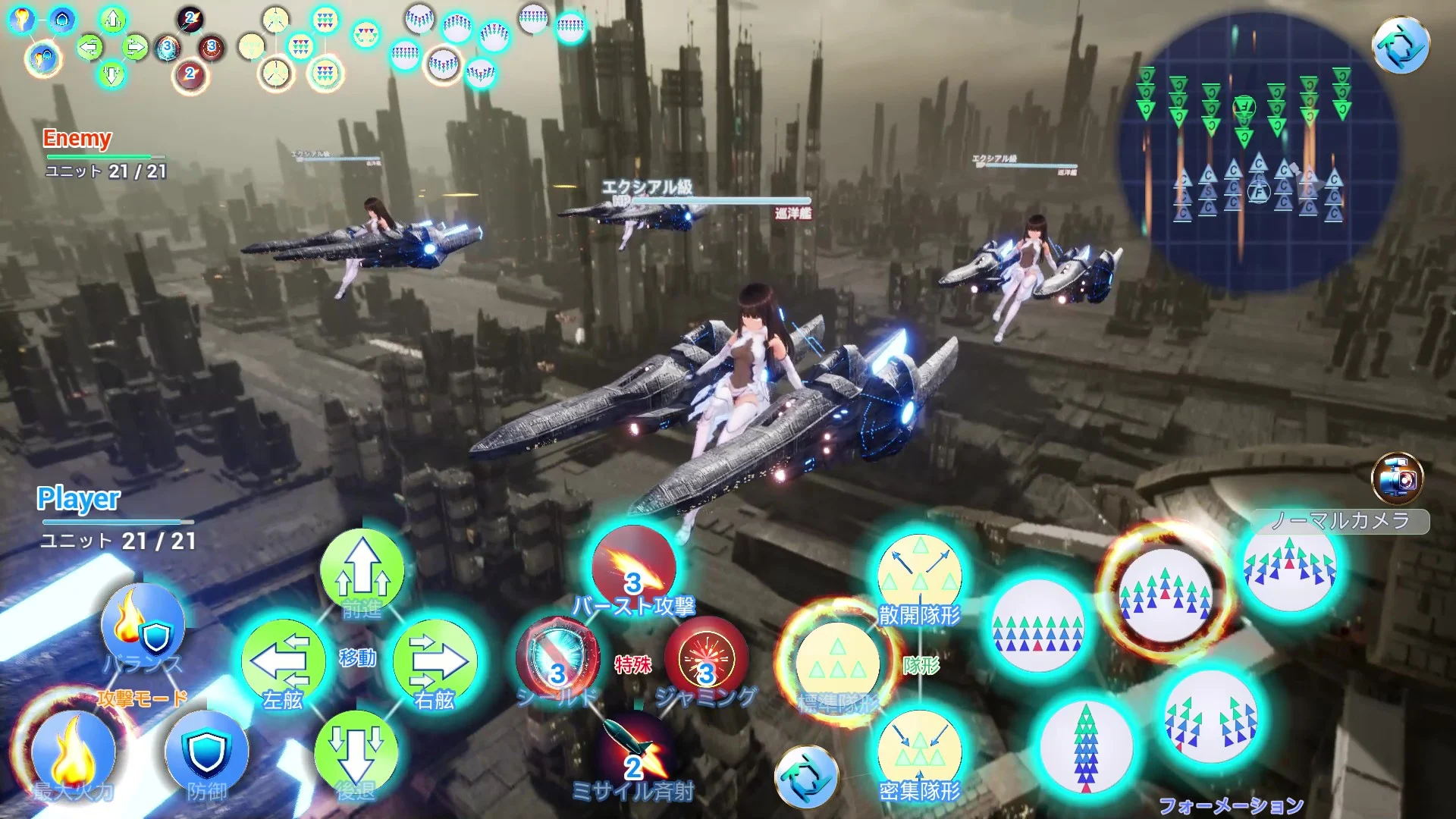
Task: Pick the 密集隊形 dense formation
Action: pos(920,751)
